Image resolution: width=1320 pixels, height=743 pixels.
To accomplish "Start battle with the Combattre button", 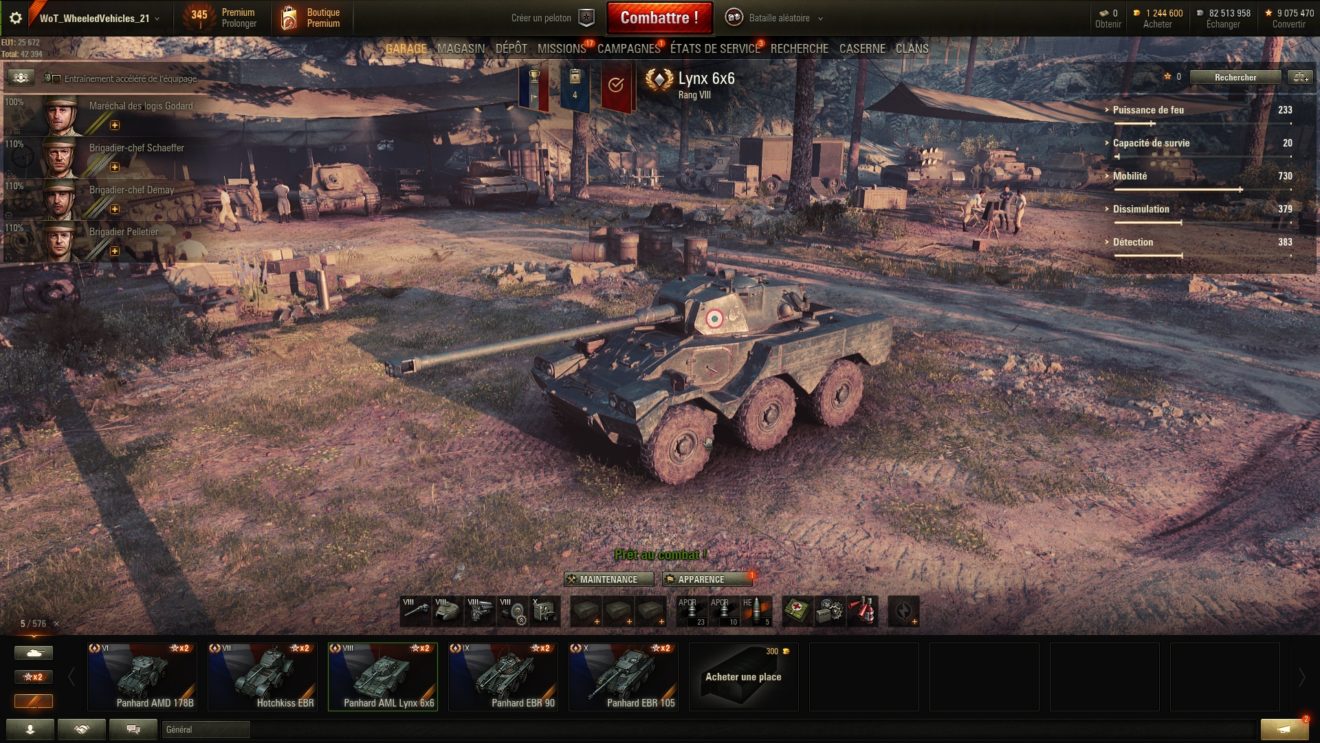I will coord(659,18).
